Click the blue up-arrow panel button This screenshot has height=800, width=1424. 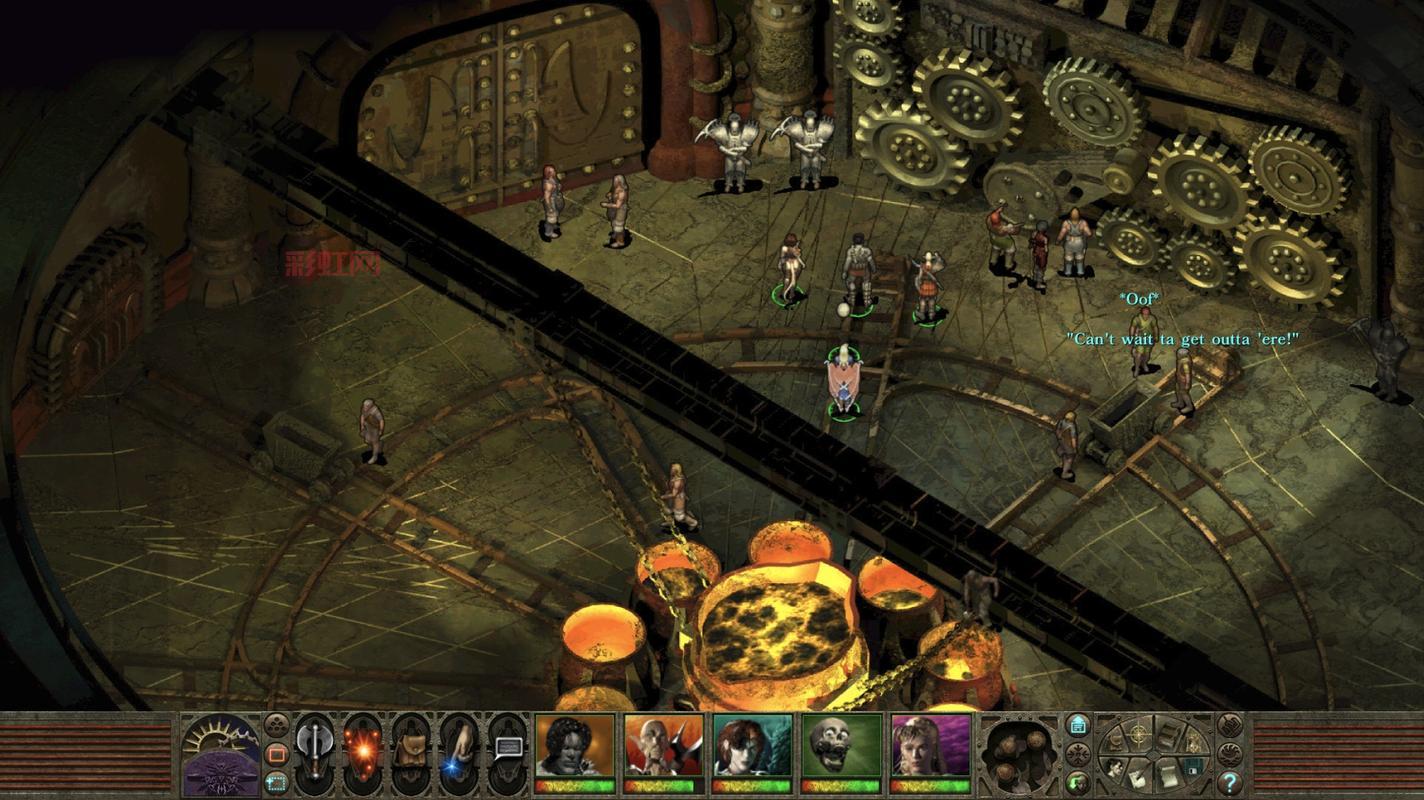(x=1077, y=725)
